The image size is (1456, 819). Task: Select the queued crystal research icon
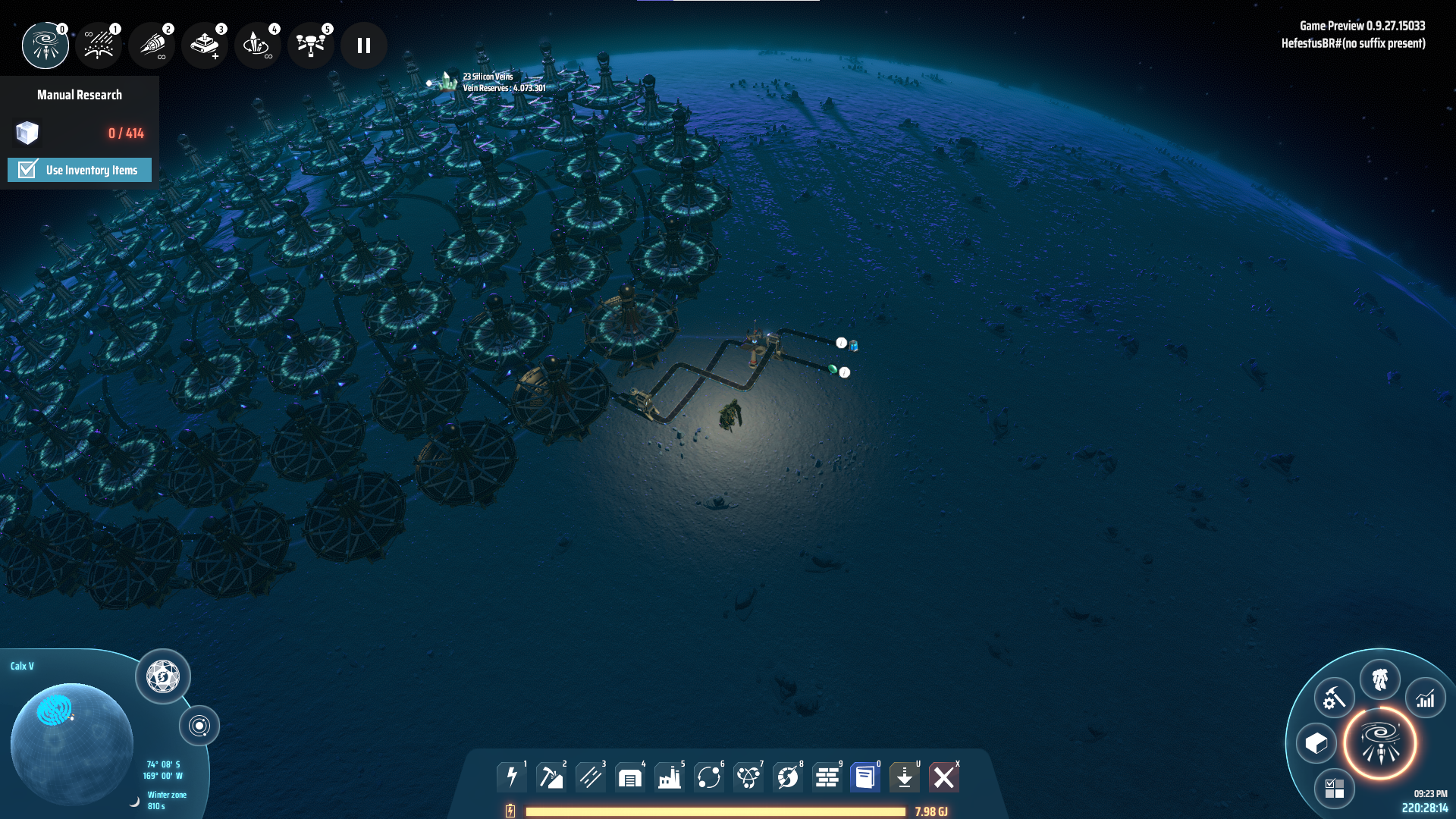[x=258, y=45]
